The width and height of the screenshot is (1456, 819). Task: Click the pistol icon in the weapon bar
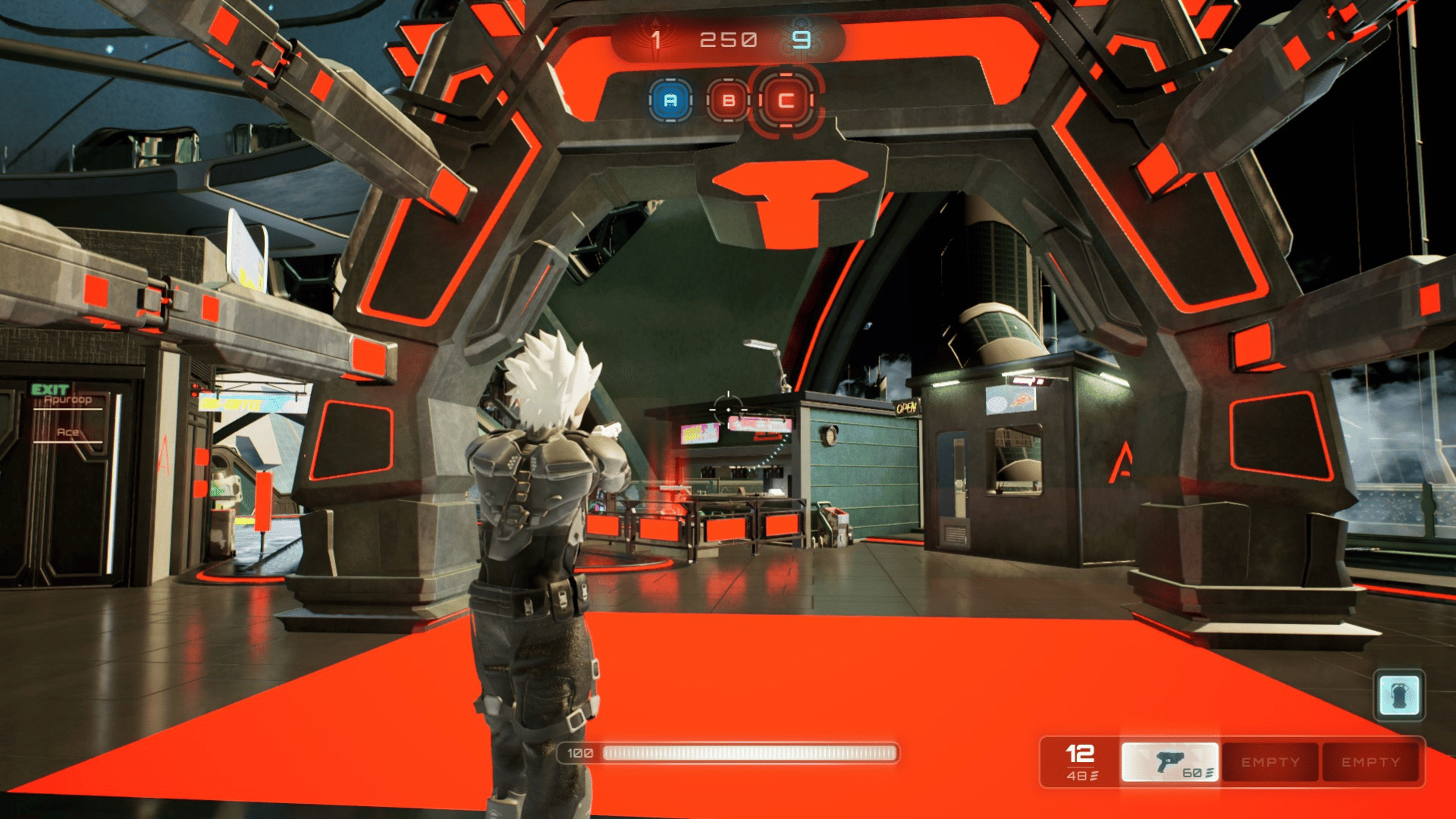click(x=1172, y=761)
